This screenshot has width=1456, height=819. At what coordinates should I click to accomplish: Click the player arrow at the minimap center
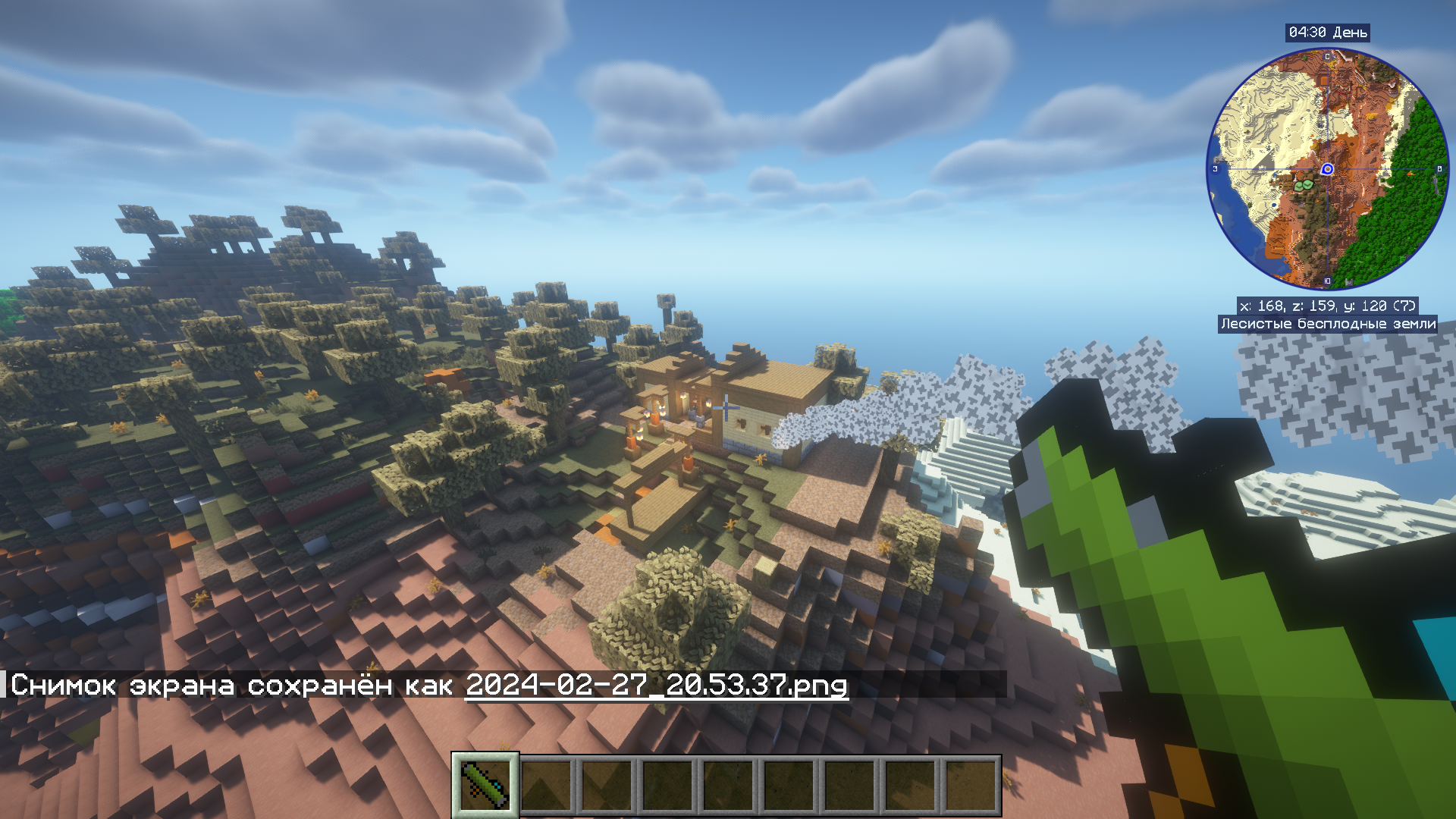click(1328, 169)
